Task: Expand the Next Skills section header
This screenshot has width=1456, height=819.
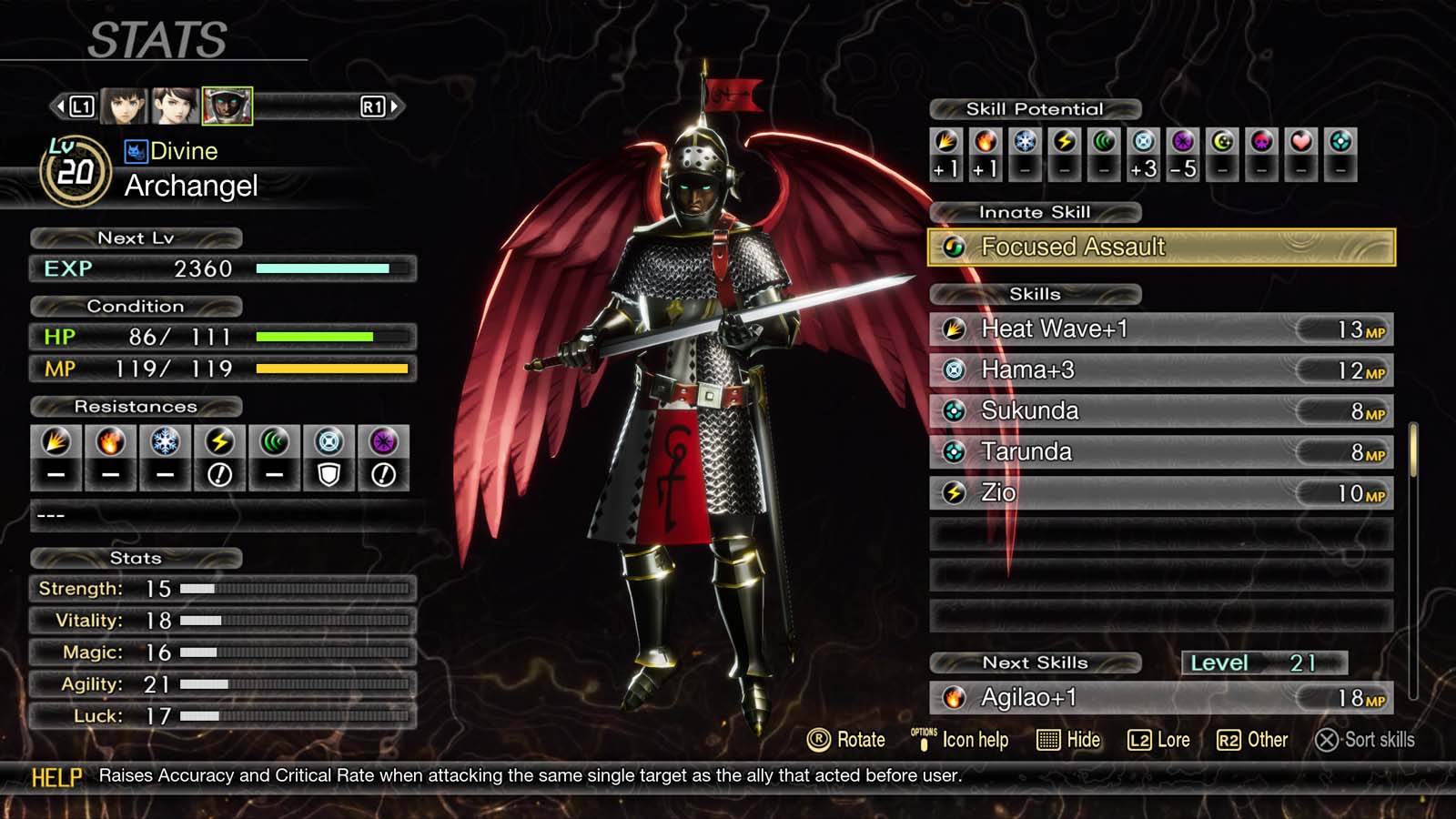Action: point(1036,662)
